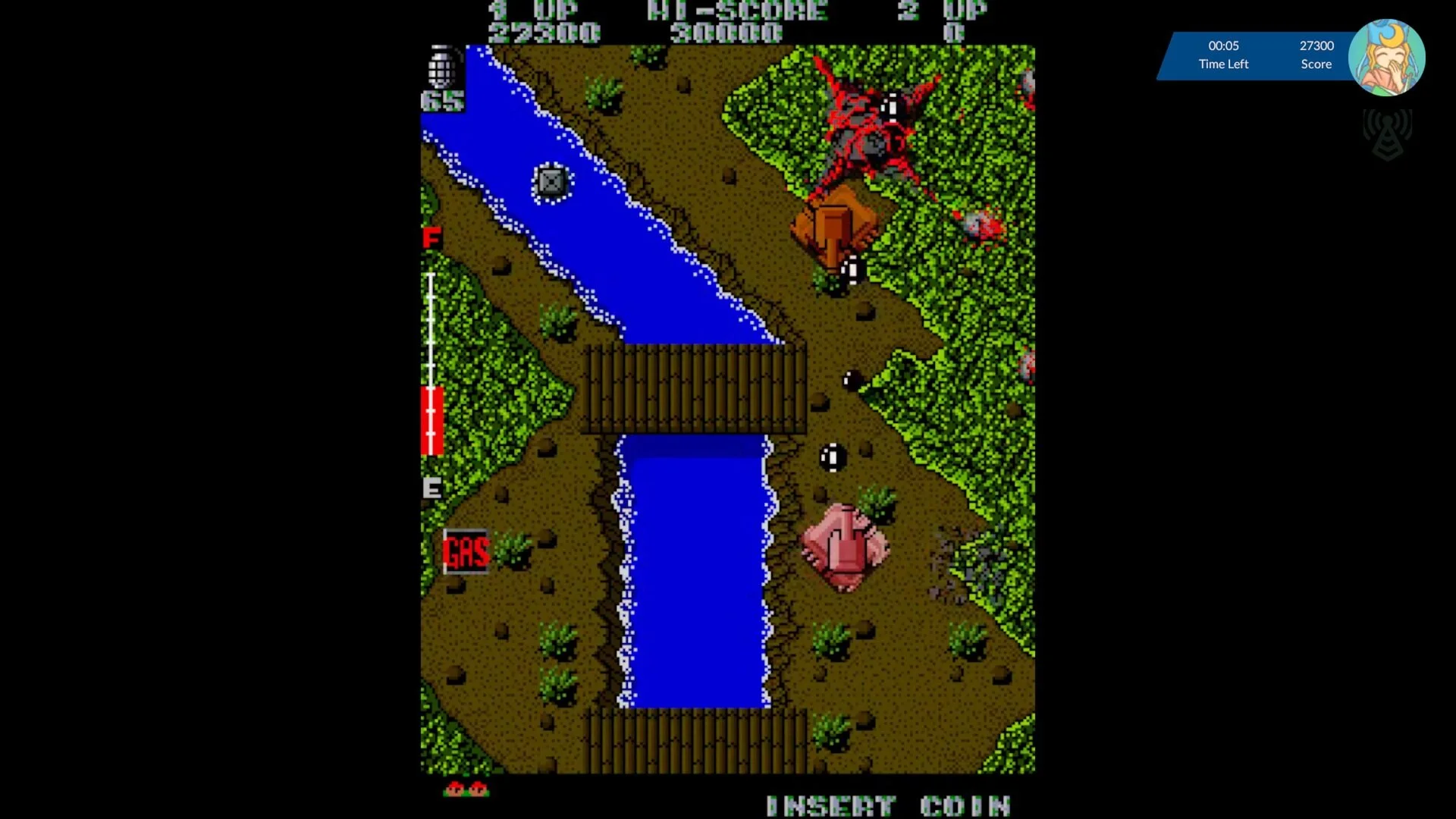This screenshot has width=1456, height=819.
Task: Select the pink tank beside the river
Action: click(x=846, y=542)
